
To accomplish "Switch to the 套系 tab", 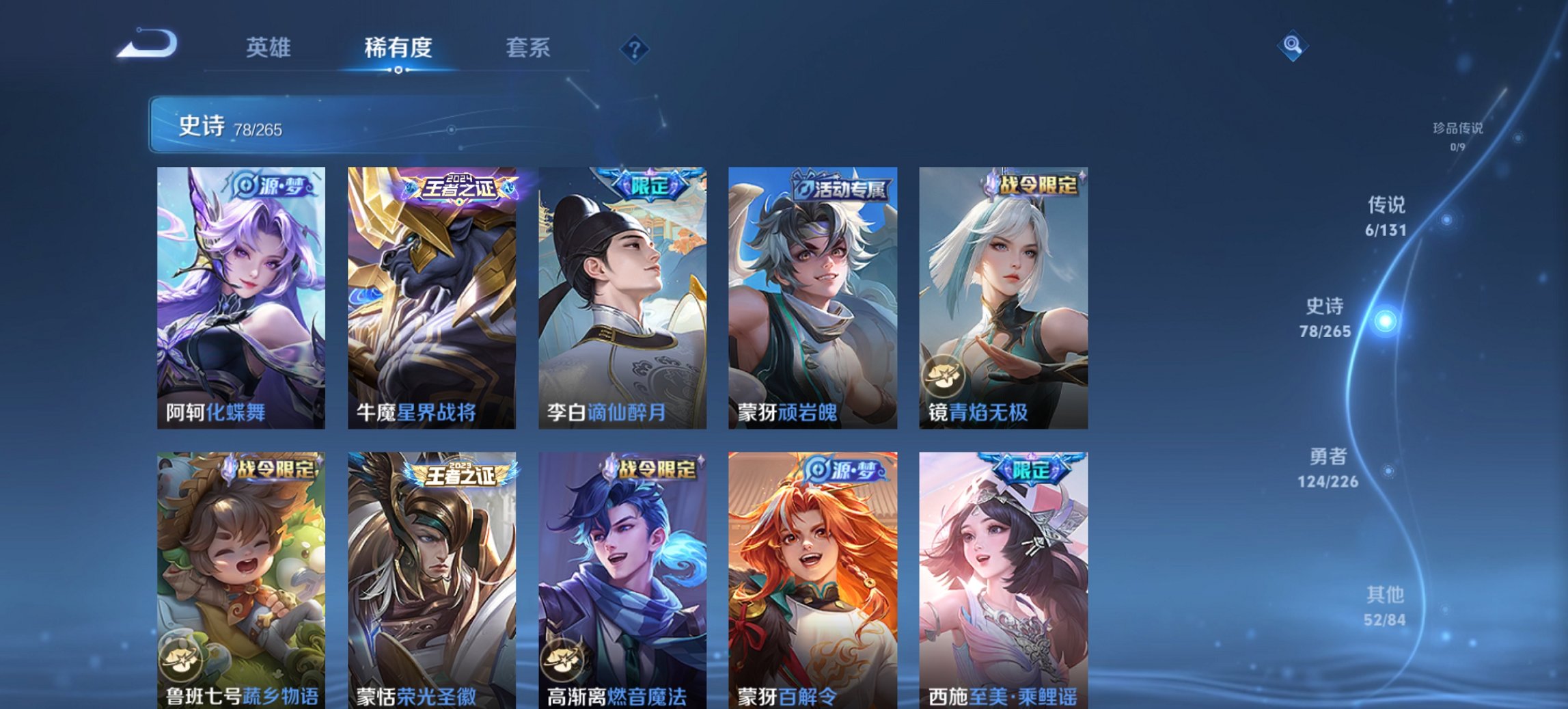I will coord(529,46).
